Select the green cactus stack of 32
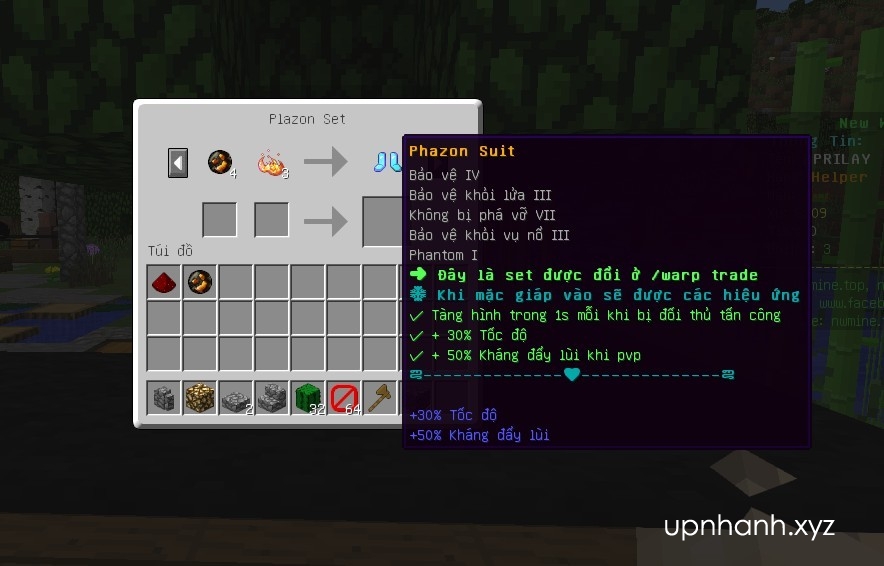 [x=308, y=398]
